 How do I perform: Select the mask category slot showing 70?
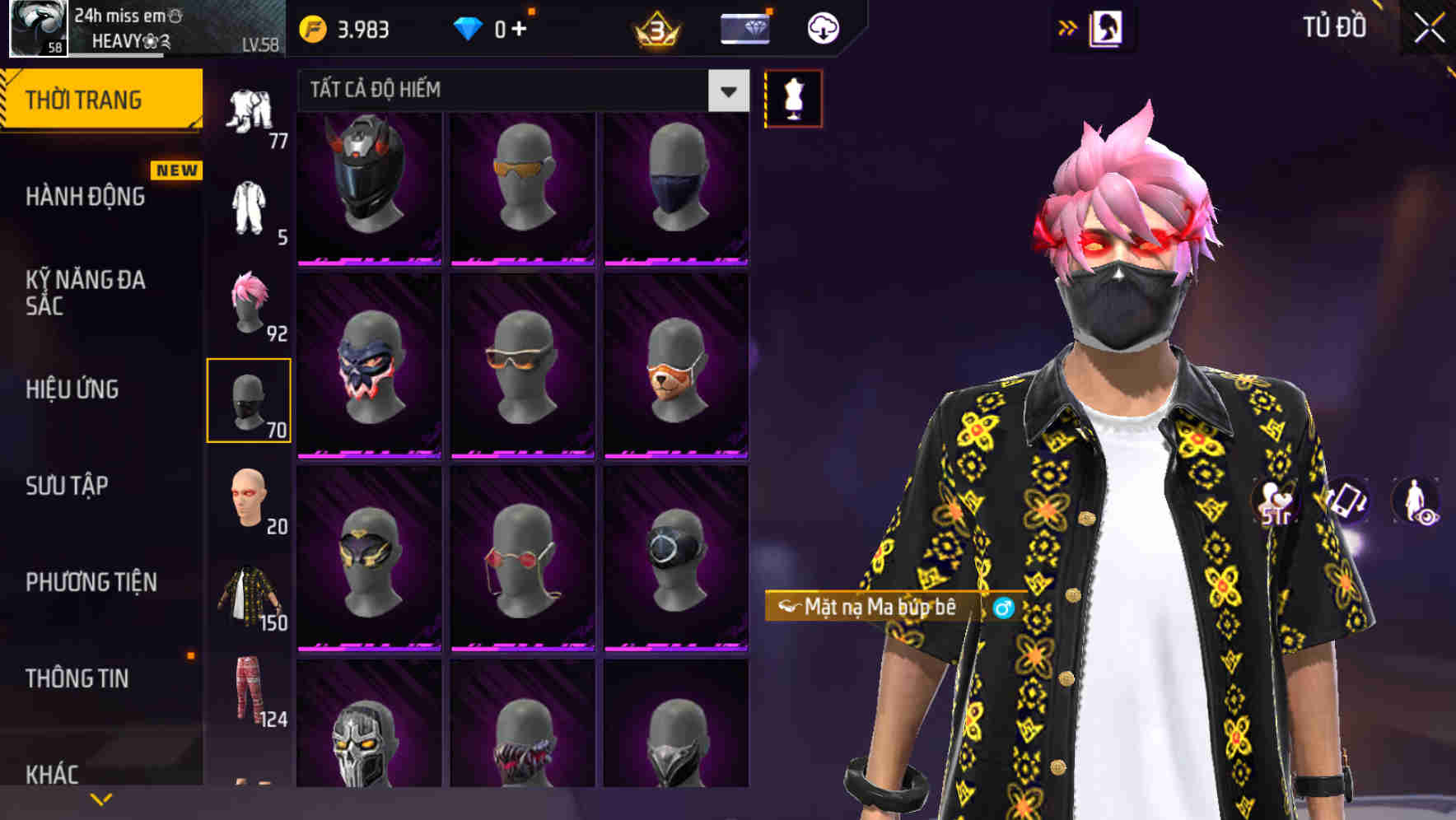pyautogui.click(x=250, y=399)
